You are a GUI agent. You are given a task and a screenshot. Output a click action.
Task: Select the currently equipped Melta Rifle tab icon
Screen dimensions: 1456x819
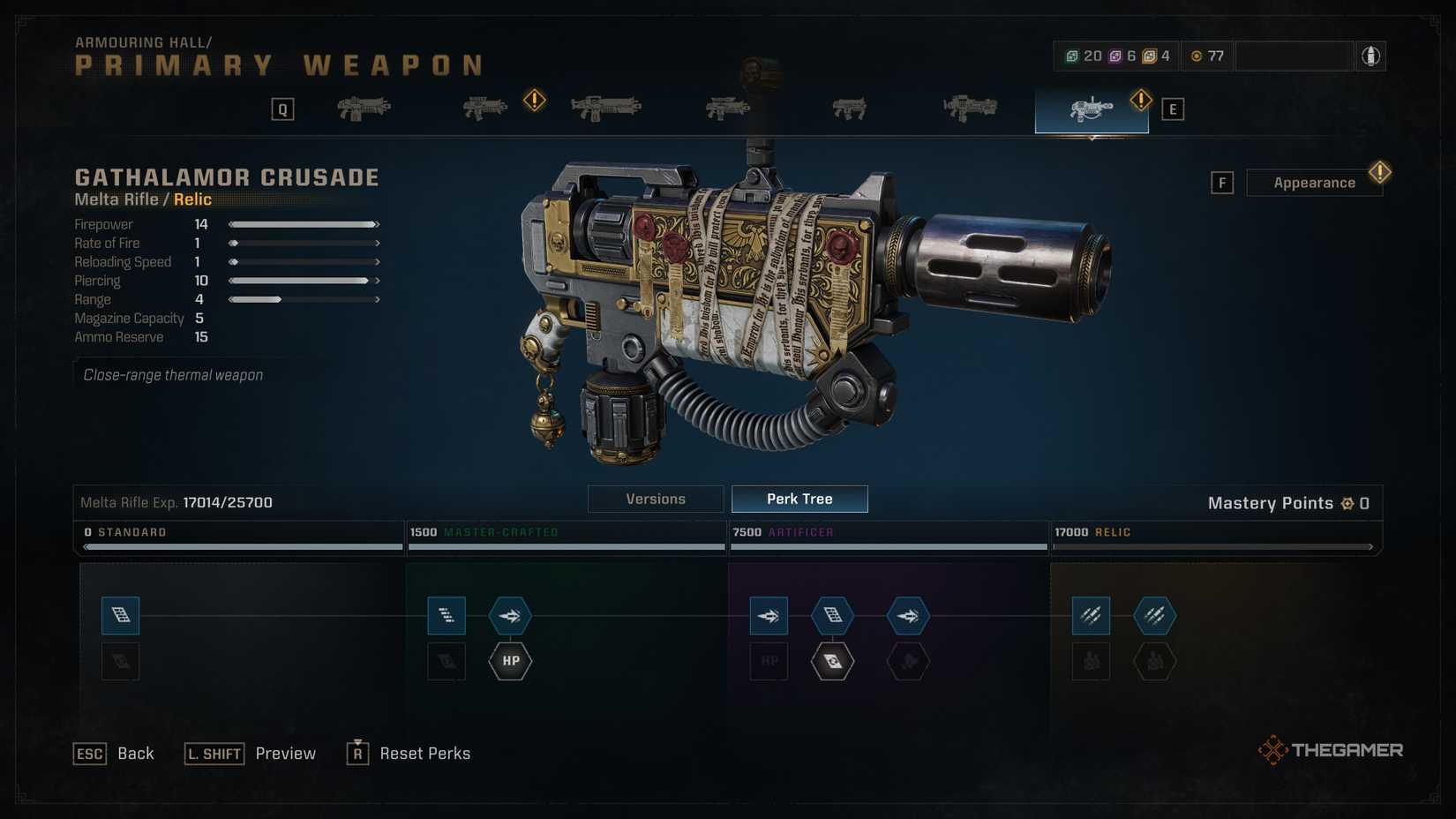pos(1091,110)
